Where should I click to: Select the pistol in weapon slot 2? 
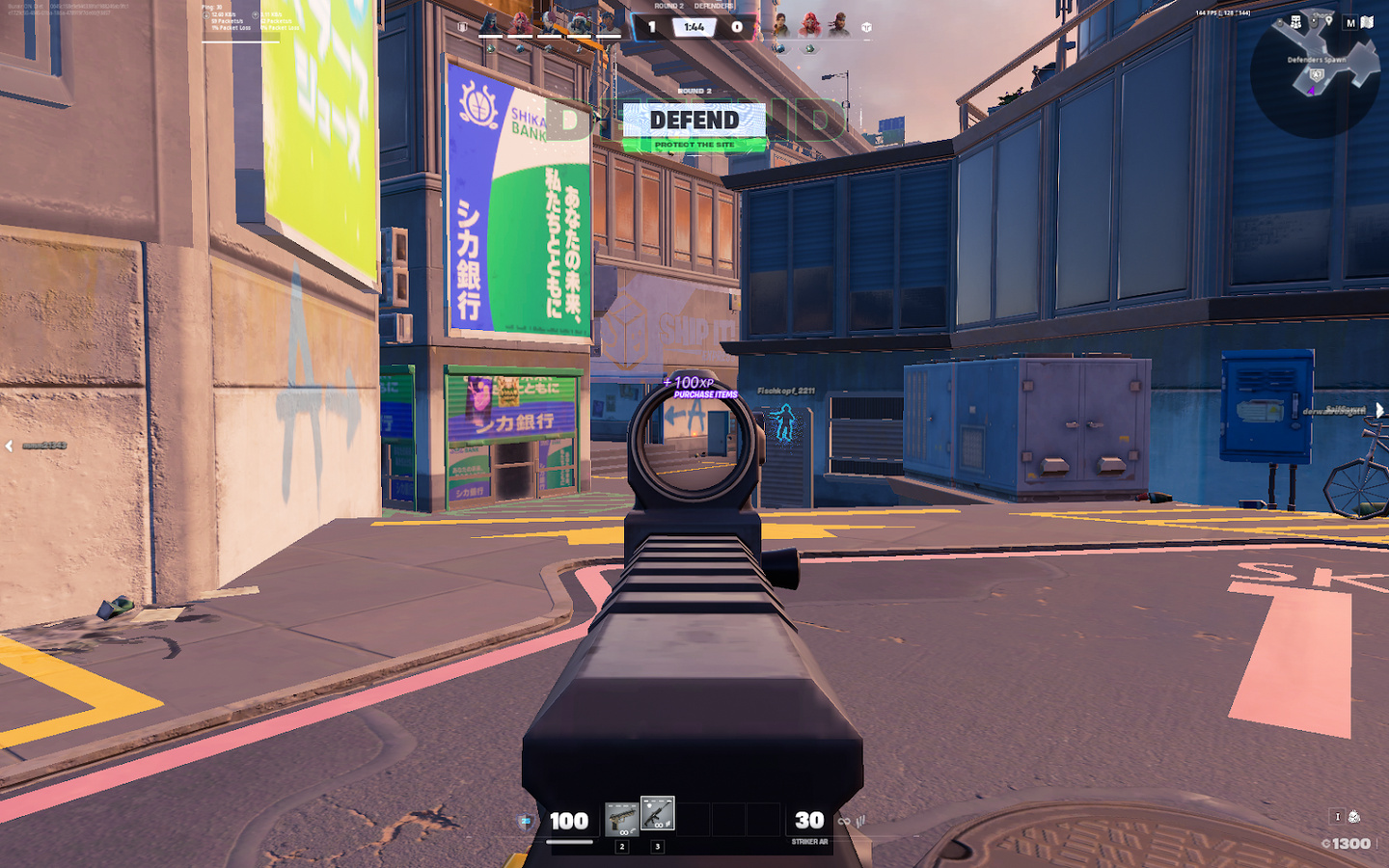pyautogui.click(x=622, y=818)
